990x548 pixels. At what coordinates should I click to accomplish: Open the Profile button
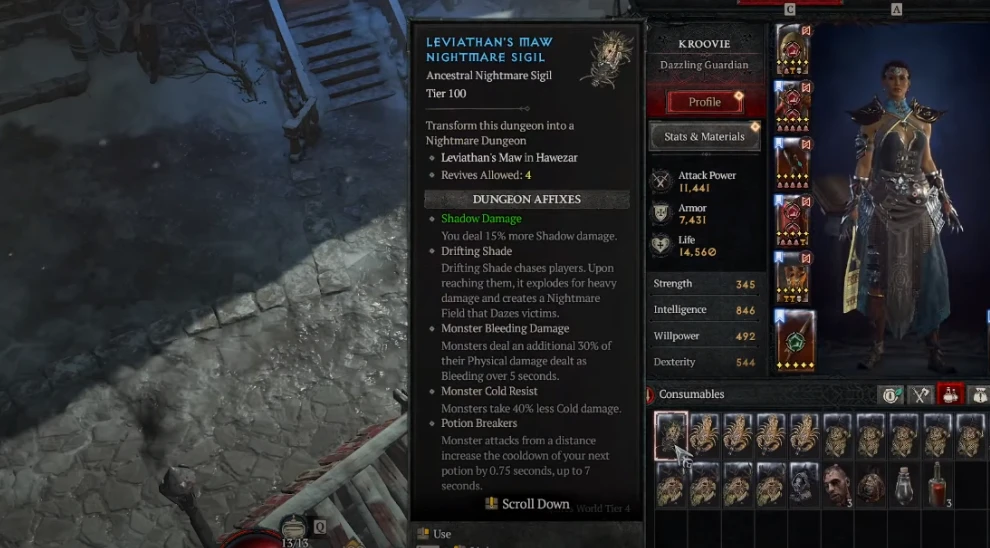[704, 102]
